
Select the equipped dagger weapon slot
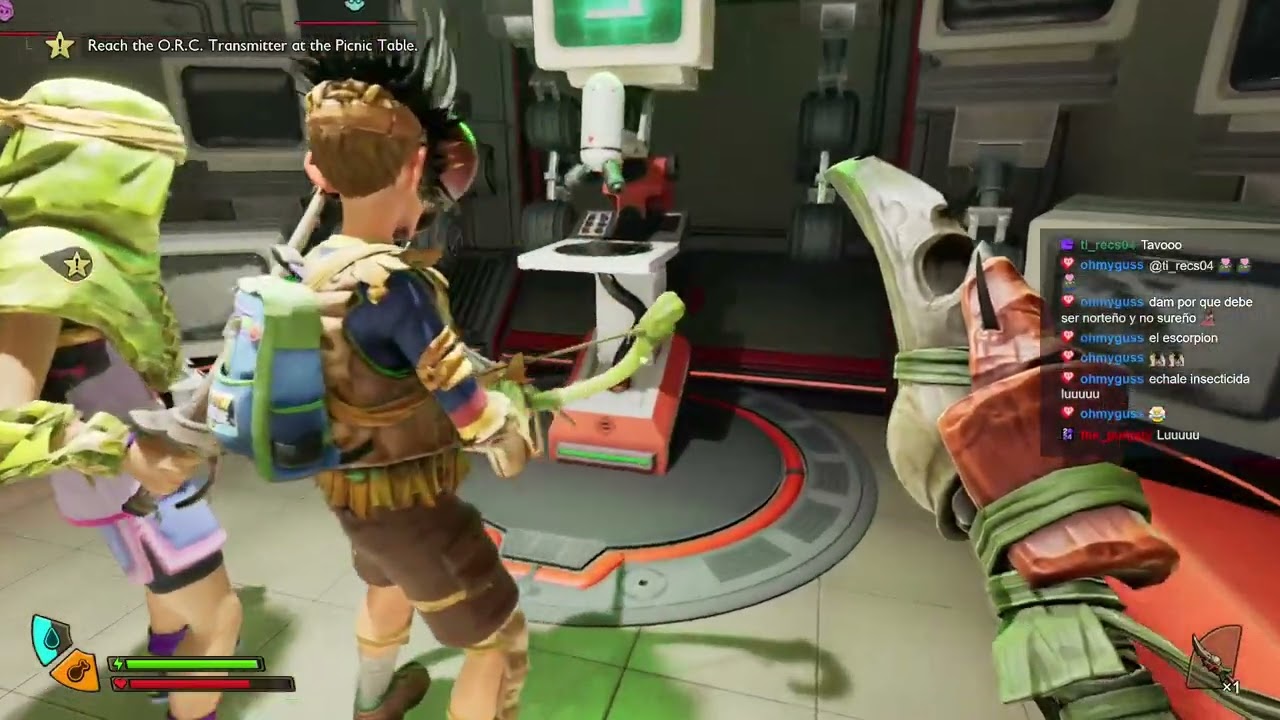point(1214,659)
